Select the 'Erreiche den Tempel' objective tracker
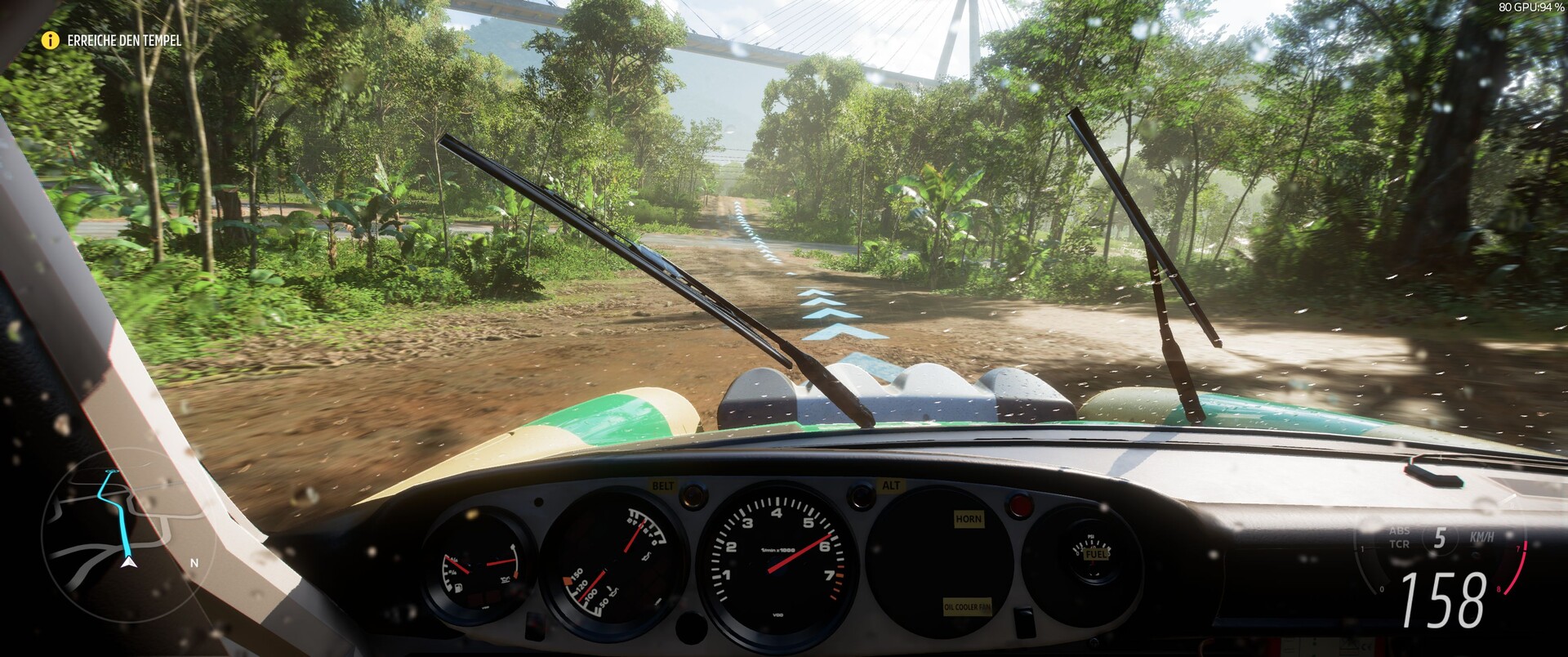Viewport: 1568px width, 657px height. (x=124, y=40)
